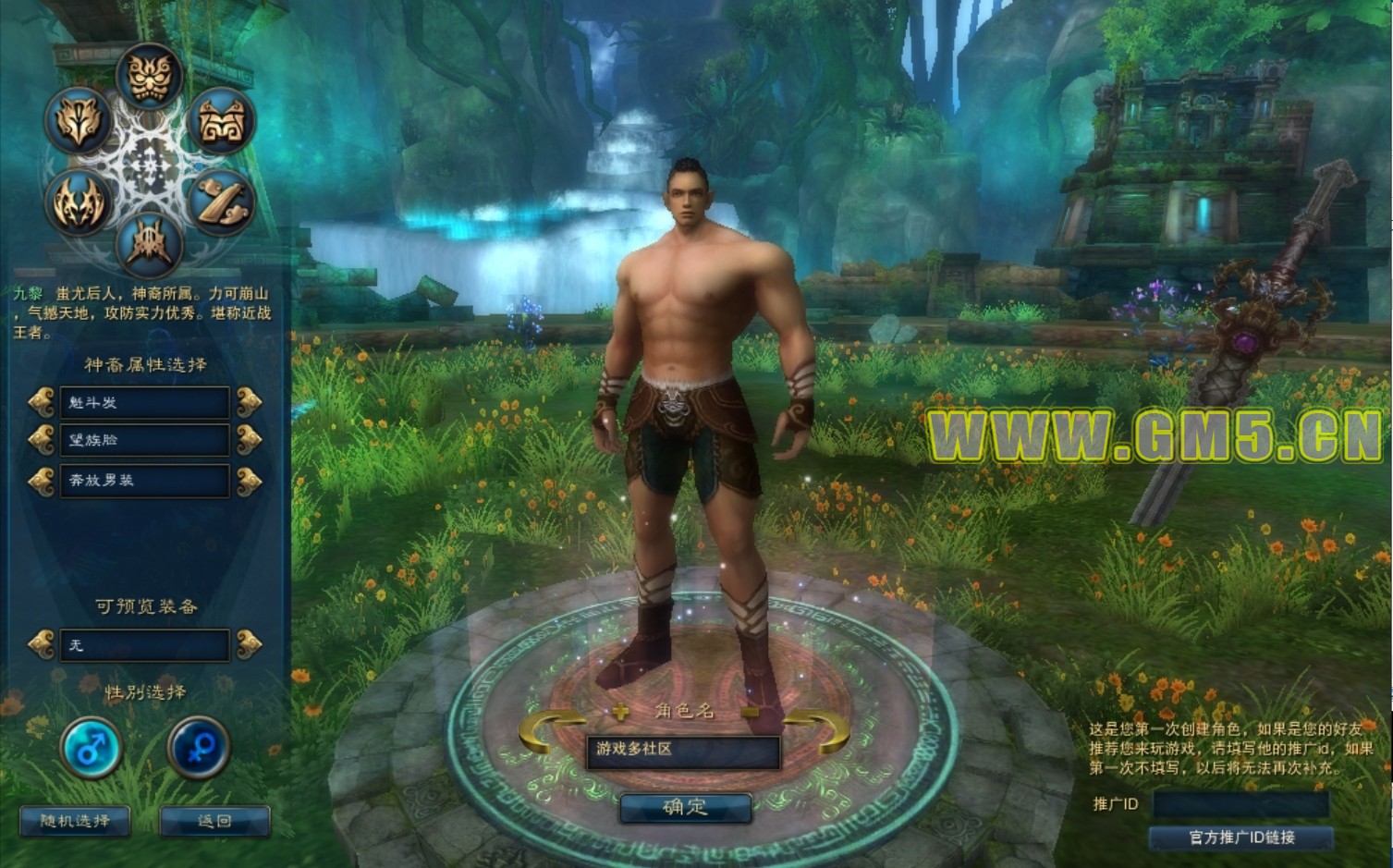Click the 角色名 character name field
The height and width of the screenshot is (868, 1393).
click(682, 751)
